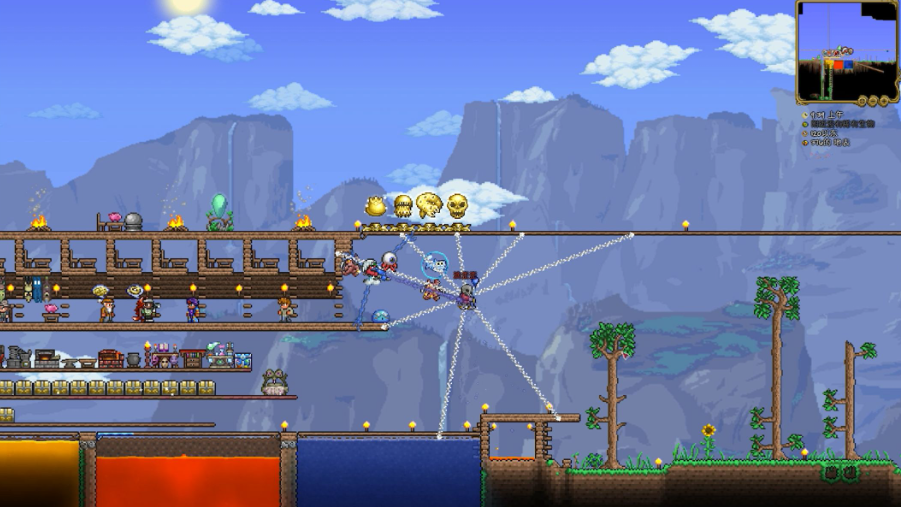The height and width of the screenshot is (507, 901).
Task: Zoom out the minimap with the minus button
Action: click(874, 101)
